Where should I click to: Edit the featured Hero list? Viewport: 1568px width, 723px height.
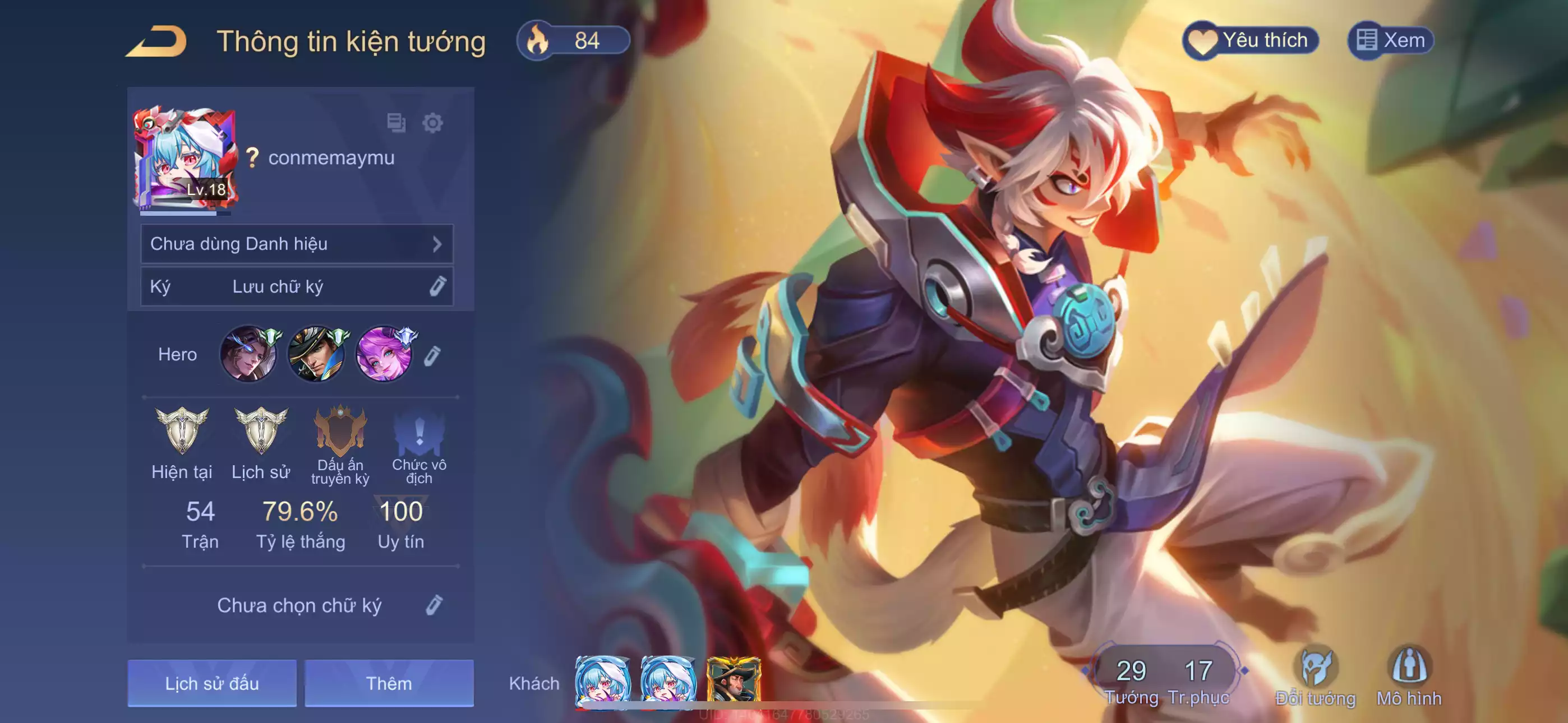(x=432, y=356)
